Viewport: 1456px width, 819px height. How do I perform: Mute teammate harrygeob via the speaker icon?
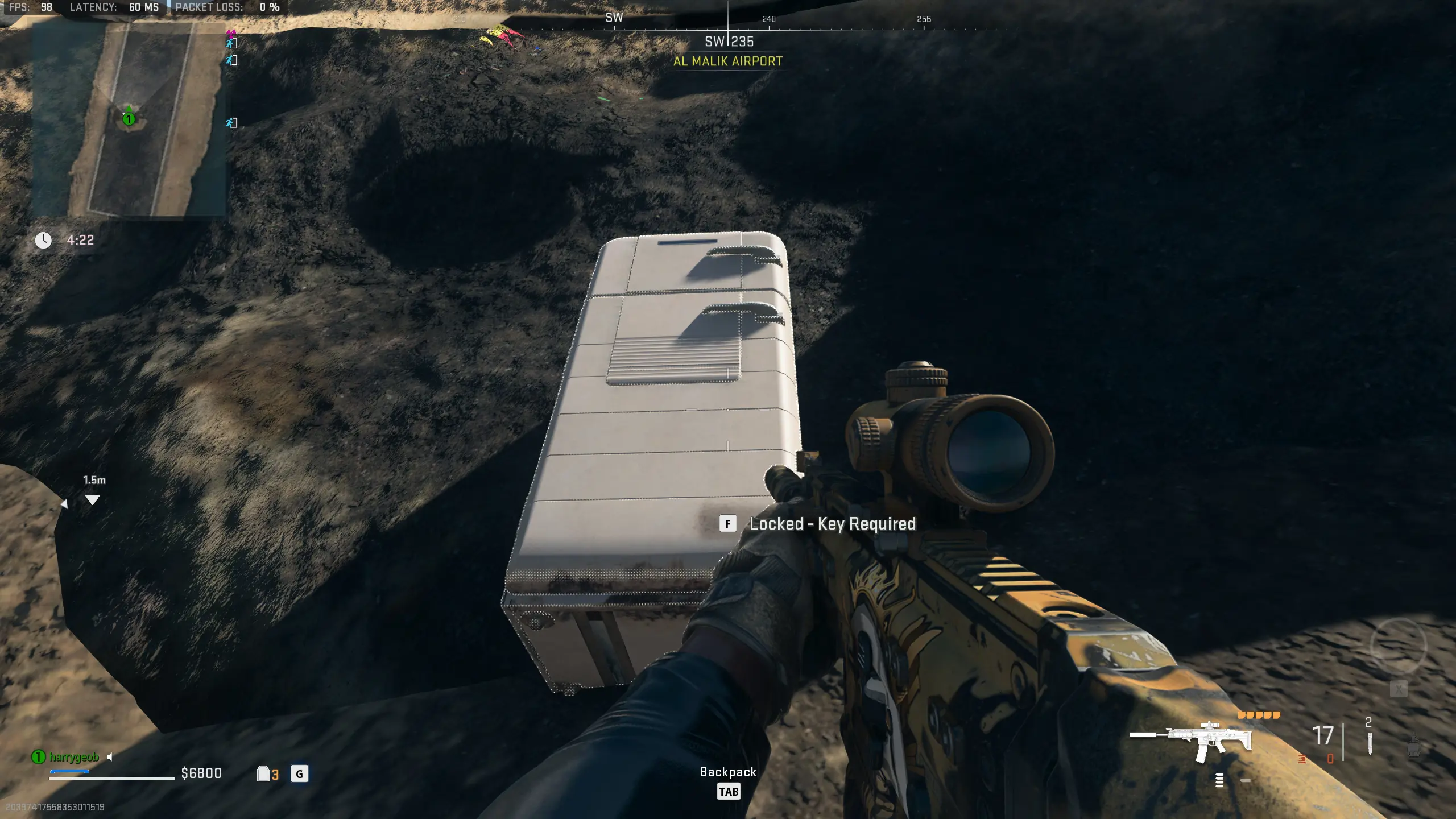click(109, 756)
